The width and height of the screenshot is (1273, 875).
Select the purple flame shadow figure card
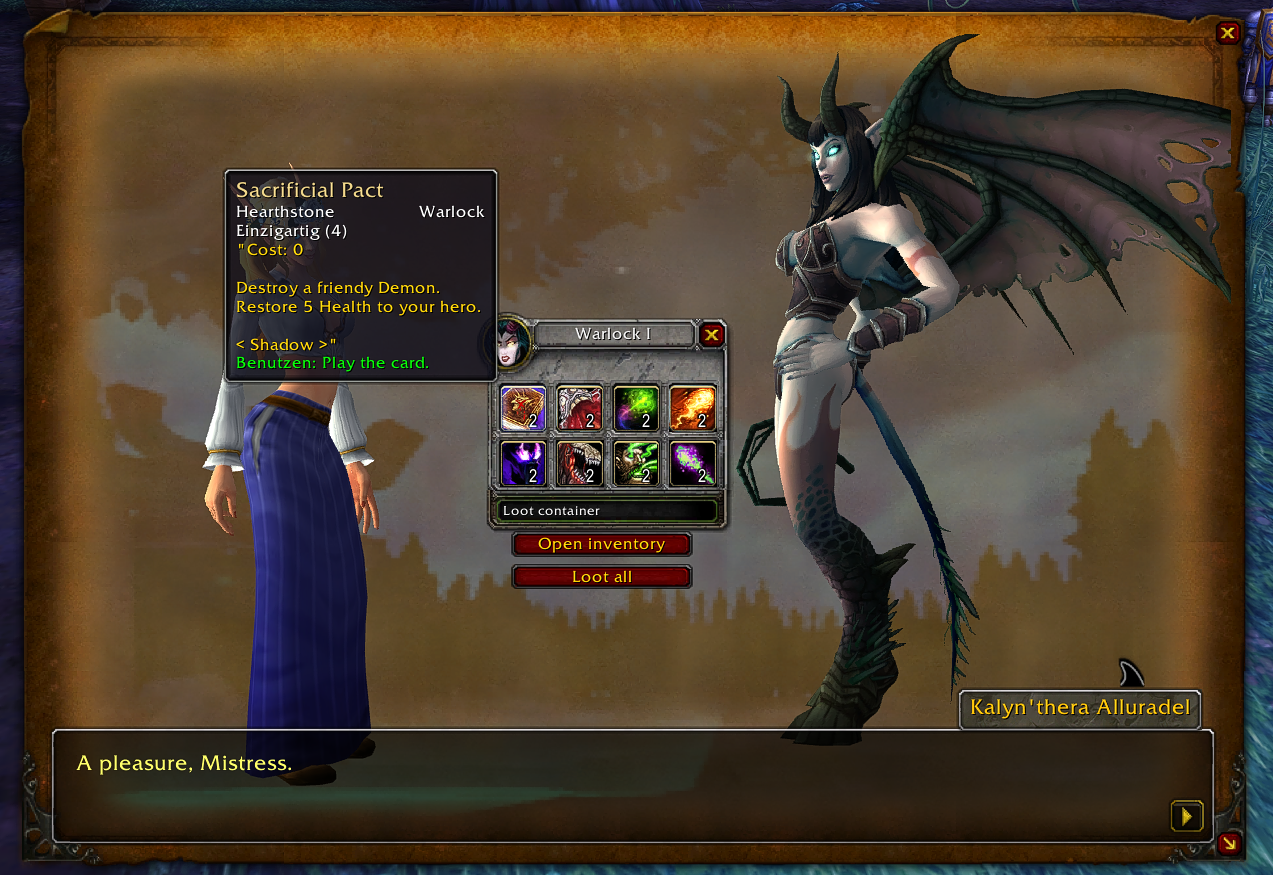[522, 463]
